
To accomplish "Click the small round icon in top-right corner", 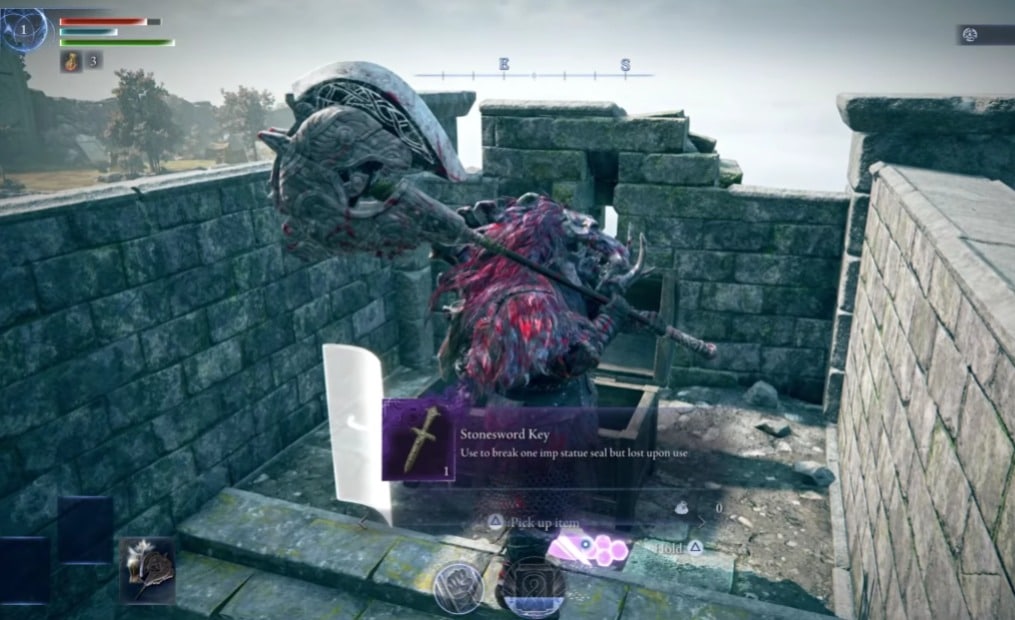I will point(968,35).
